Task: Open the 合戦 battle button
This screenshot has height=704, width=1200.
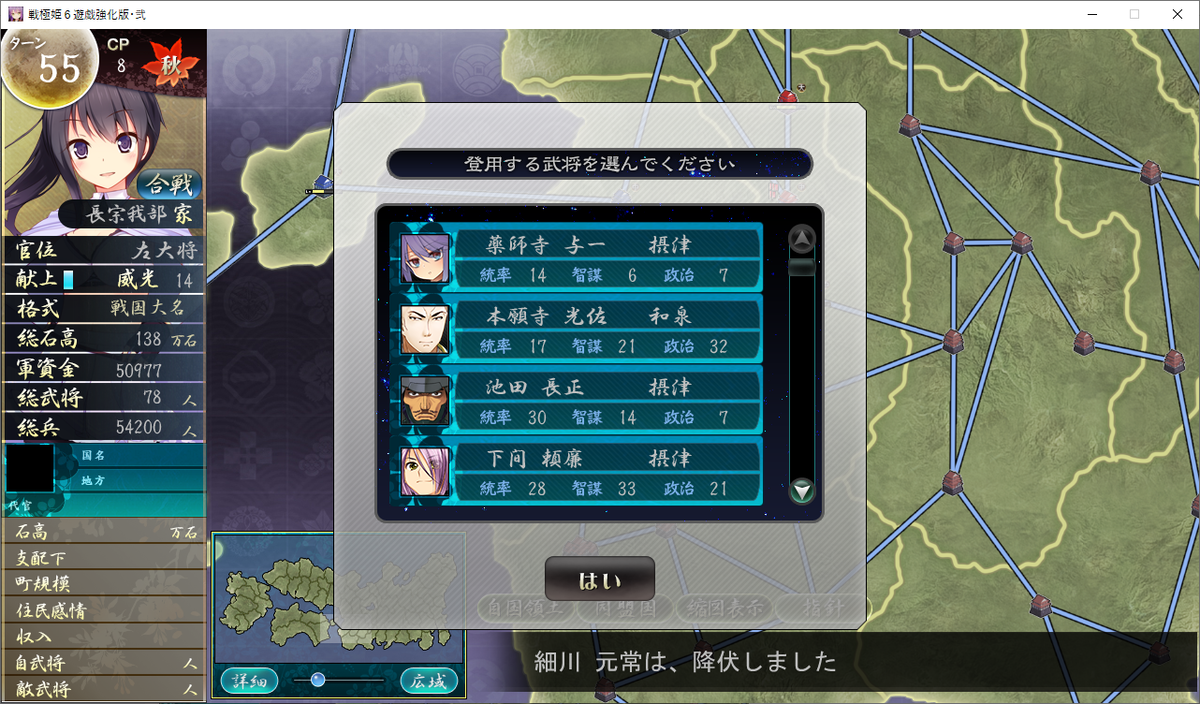Action: point(169,184)
